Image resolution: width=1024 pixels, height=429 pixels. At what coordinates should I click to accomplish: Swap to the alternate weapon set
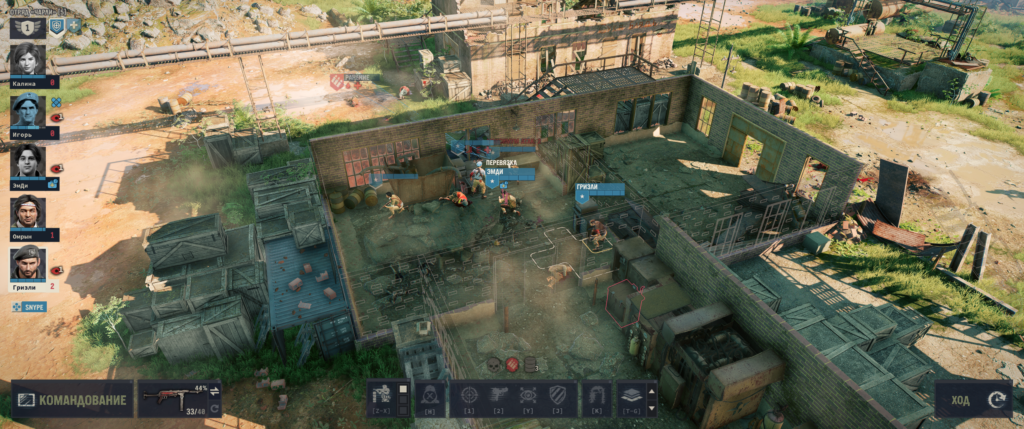coord(214,390)
